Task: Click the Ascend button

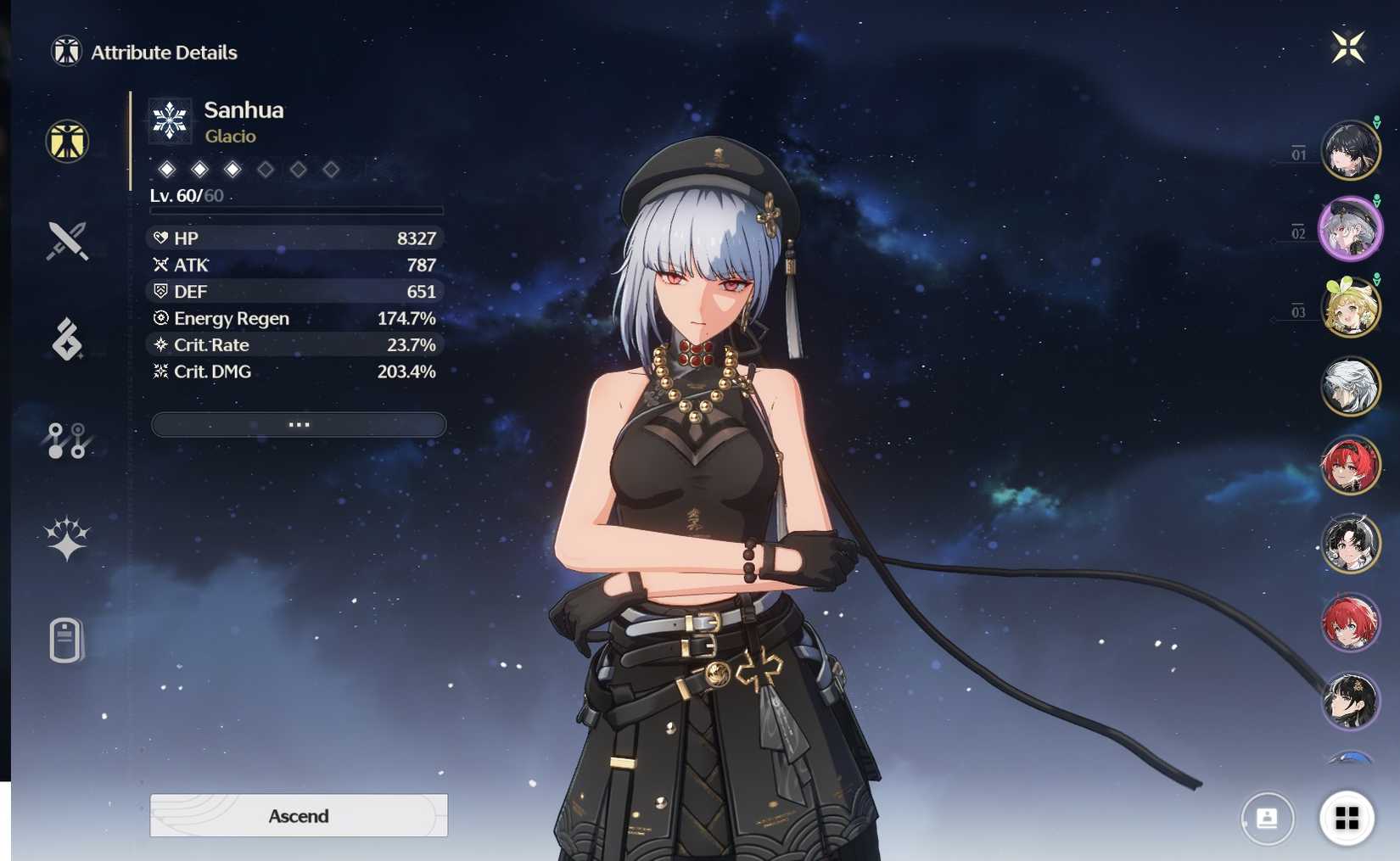Action: pos(298,815)
